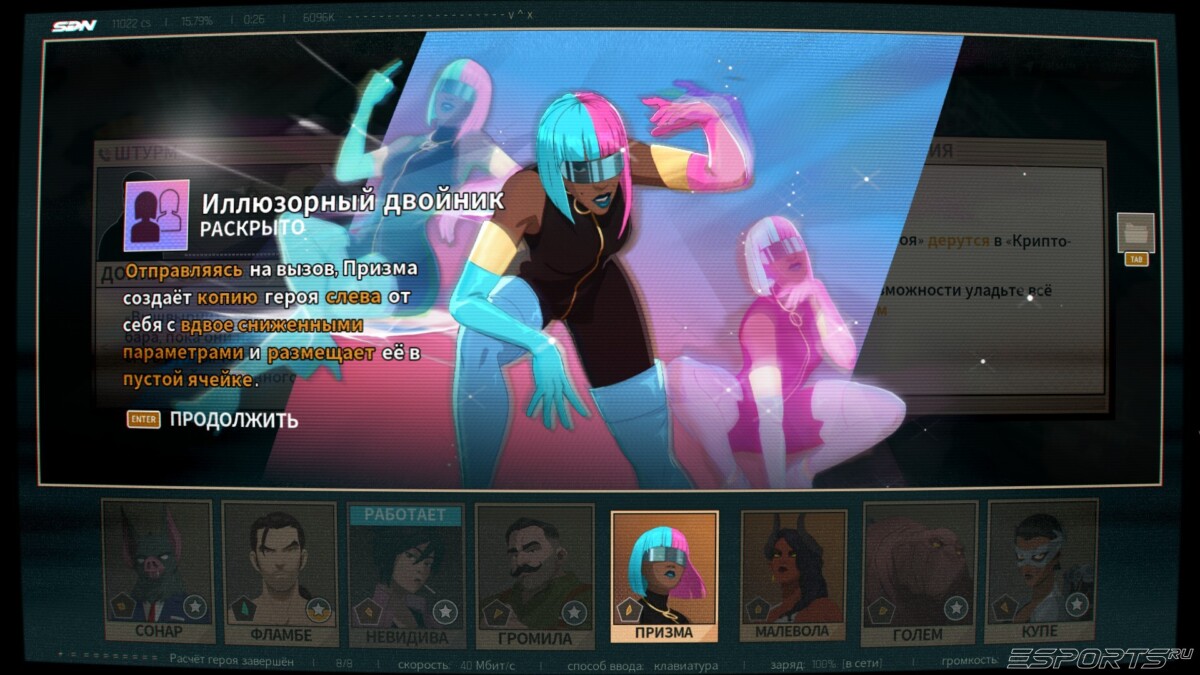
Task: Open the folder icon on the right
Action: (1136, 232)
